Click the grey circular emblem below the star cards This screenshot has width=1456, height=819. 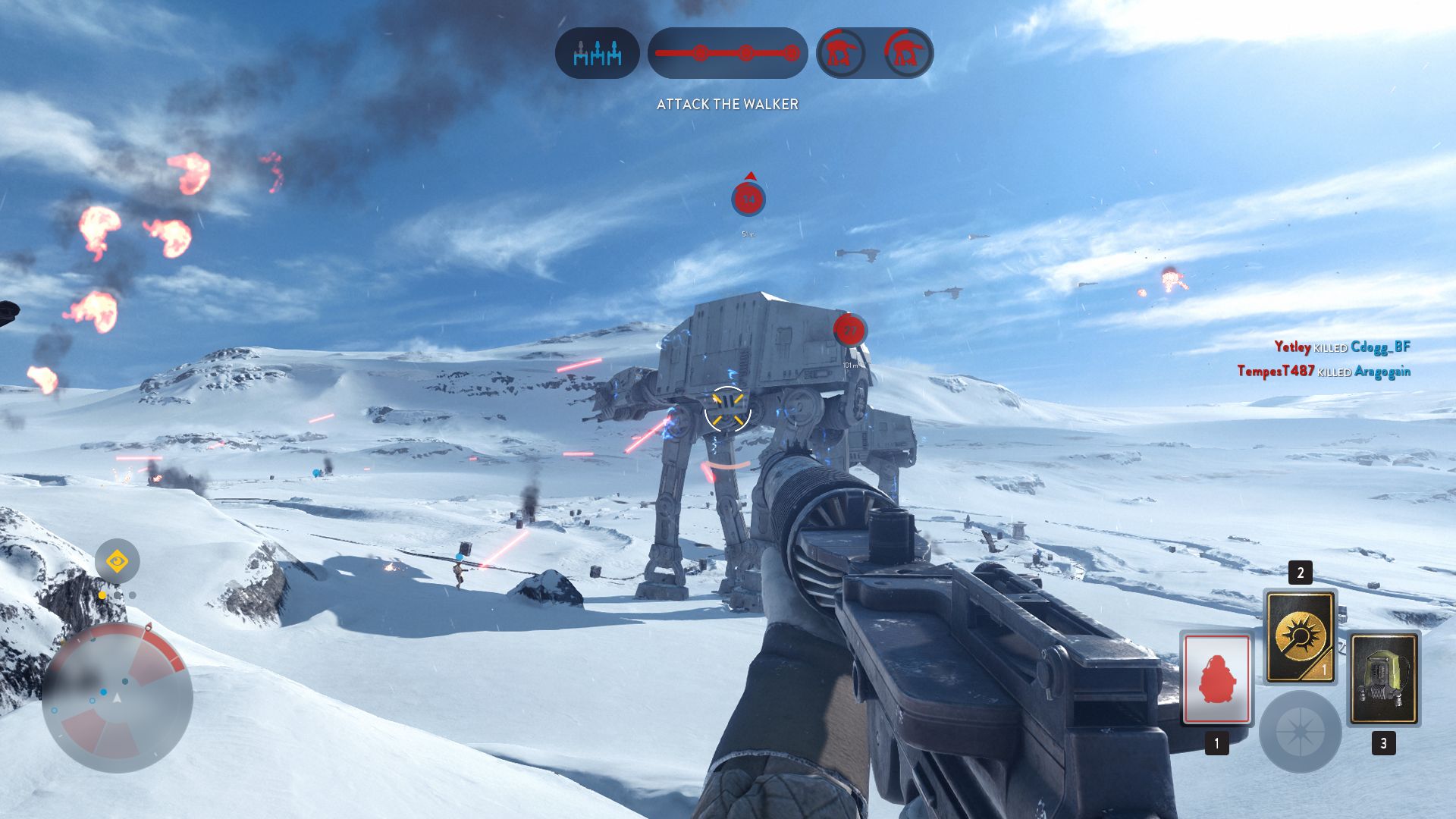1300,732
